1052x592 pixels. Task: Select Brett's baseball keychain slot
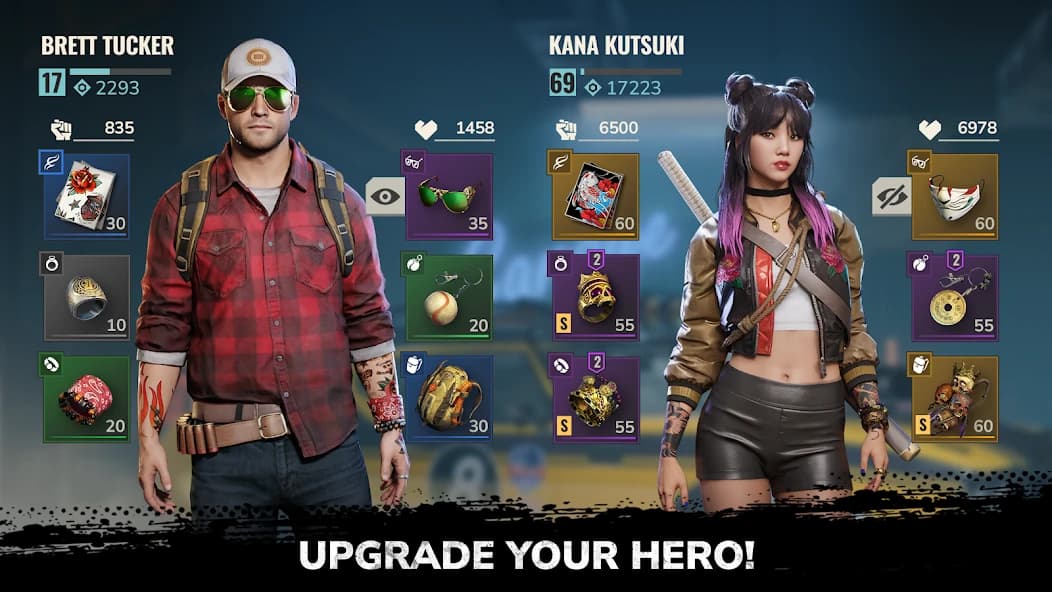coord(449,297)
